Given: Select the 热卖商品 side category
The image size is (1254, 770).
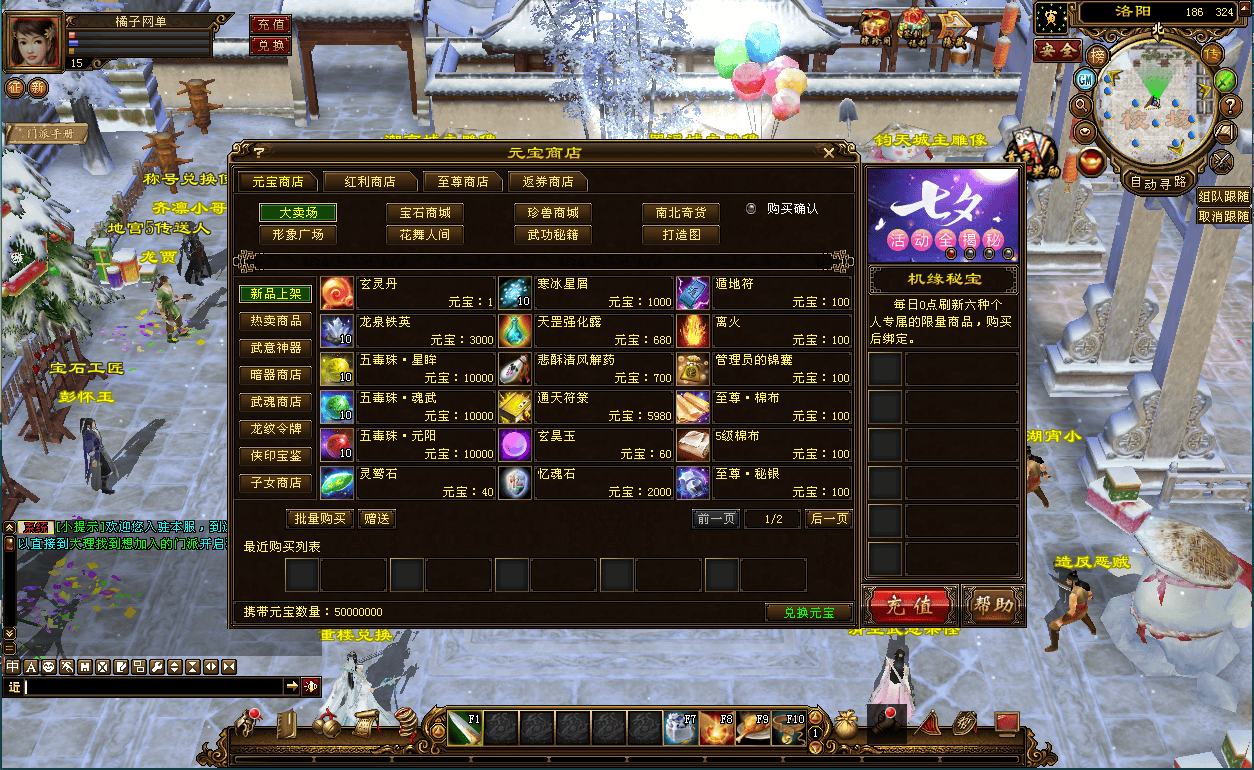Looking at the screenshot, I should (x=275, y=321).
